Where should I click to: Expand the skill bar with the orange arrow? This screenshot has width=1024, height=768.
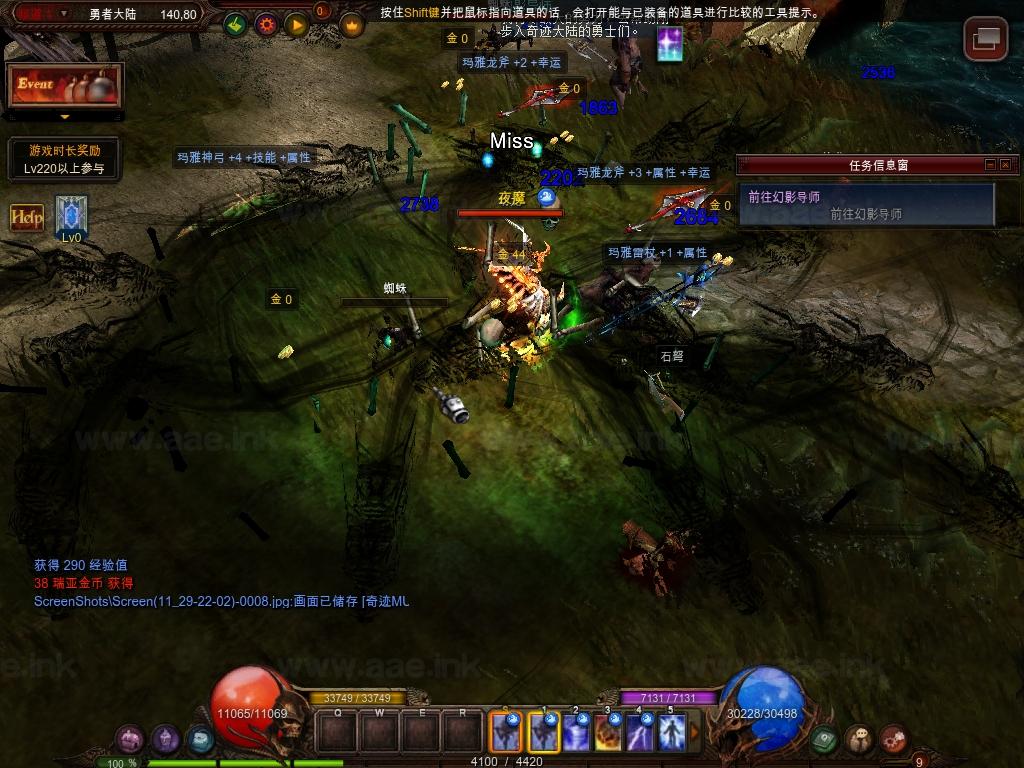pyautogui.click(x=695, y=733)
